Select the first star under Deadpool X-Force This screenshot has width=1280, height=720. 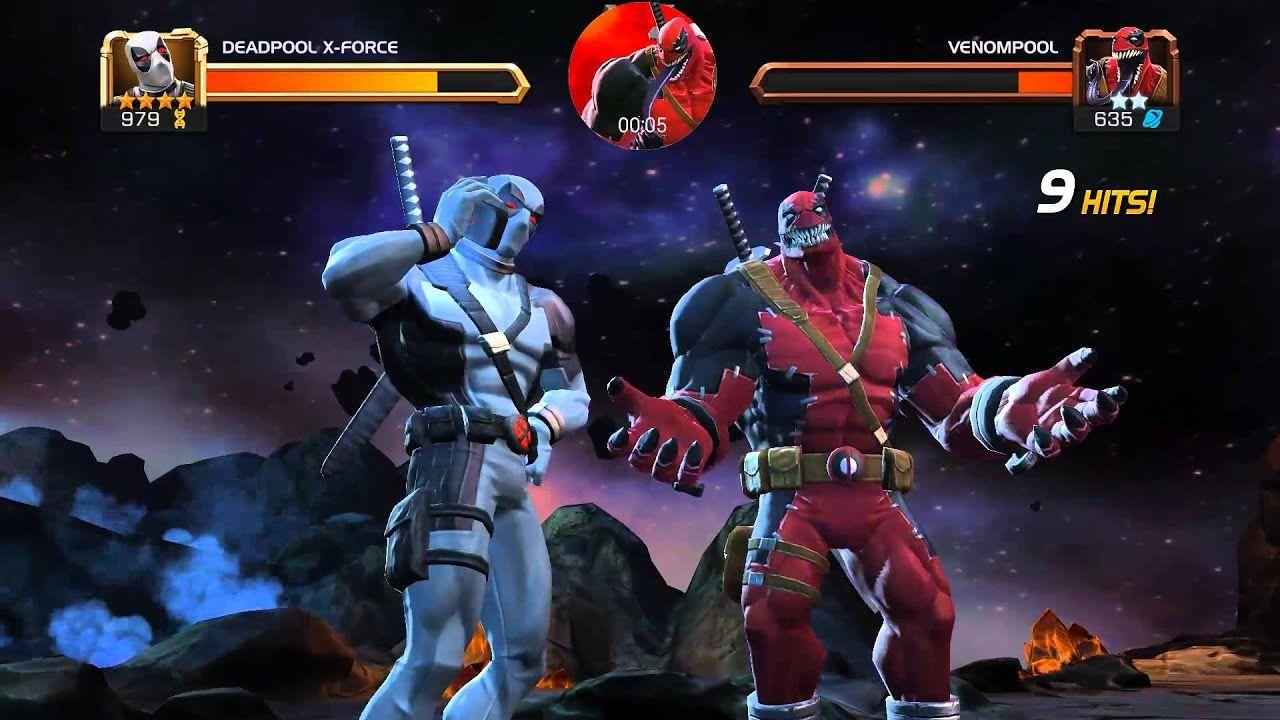[x=126, y=101]
